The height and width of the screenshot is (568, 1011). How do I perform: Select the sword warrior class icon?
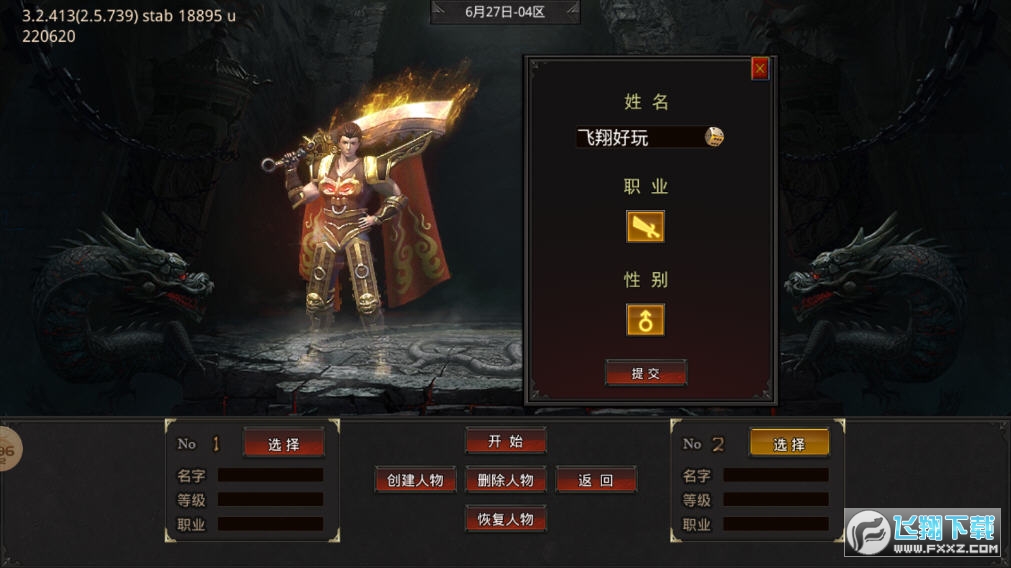click(x=645, y=227)
